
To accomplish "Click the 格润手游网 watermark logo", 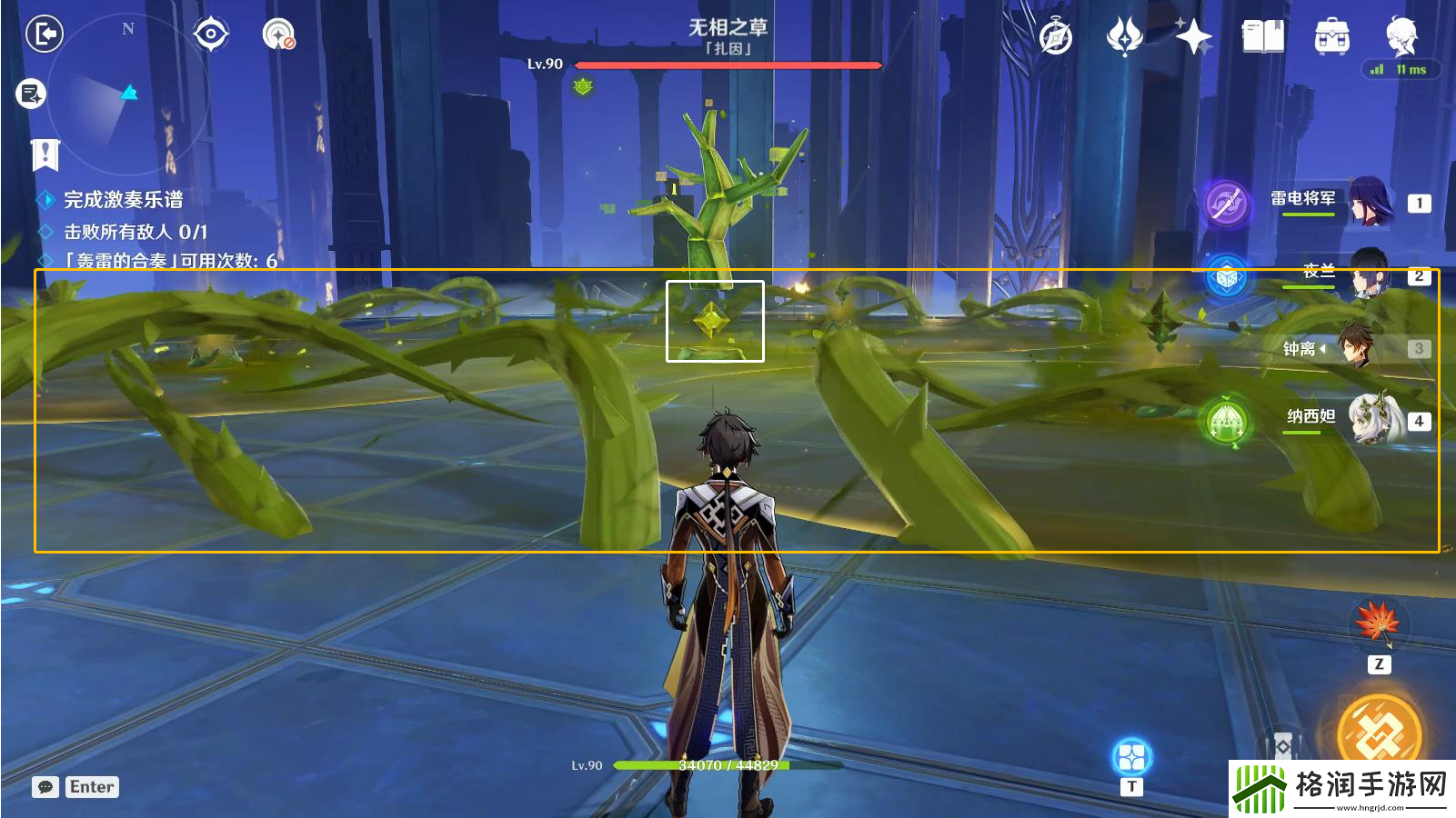I will (1342, 788).
